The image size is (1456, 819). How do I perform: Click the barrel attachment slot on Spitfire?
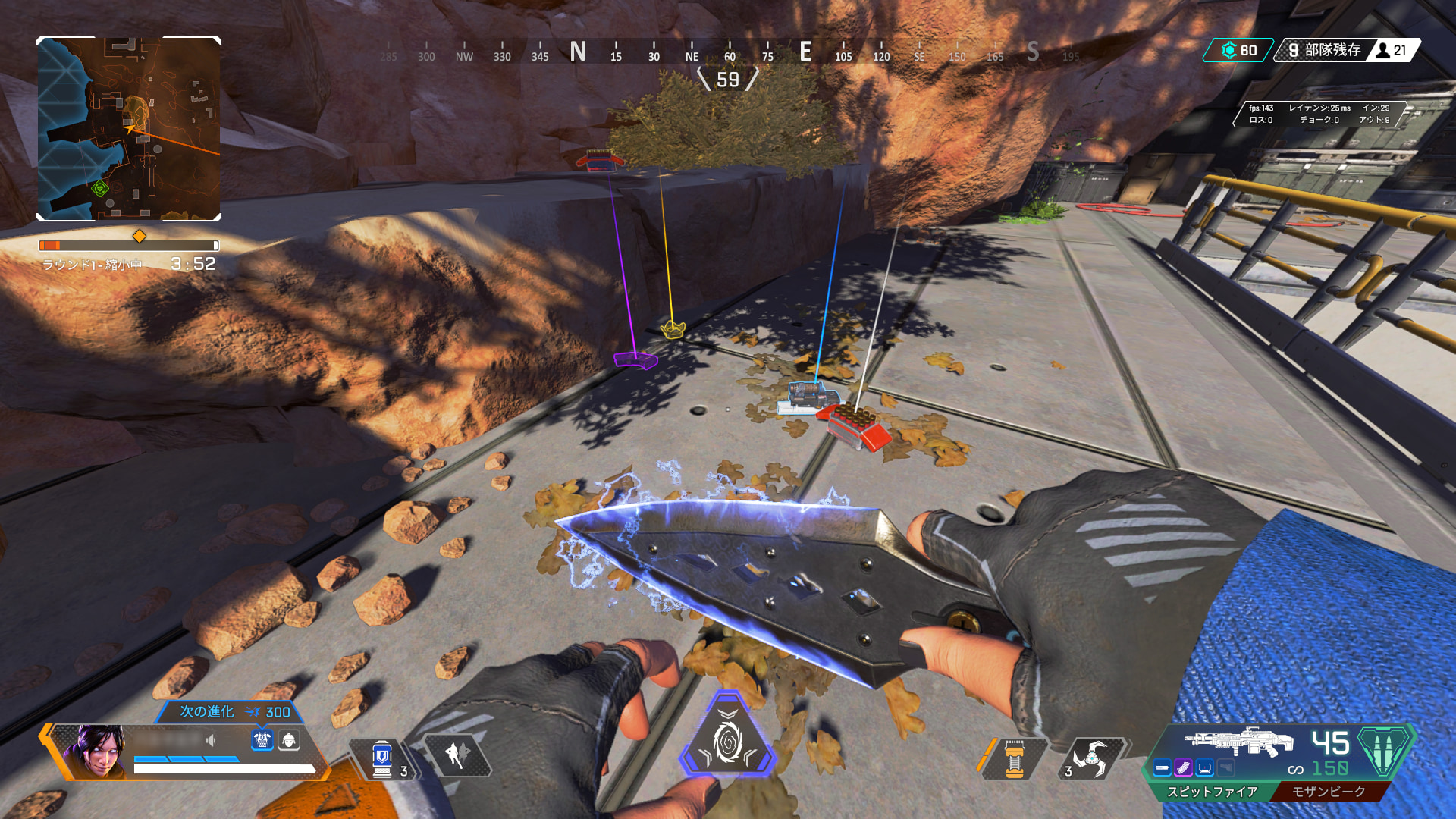1163,768
